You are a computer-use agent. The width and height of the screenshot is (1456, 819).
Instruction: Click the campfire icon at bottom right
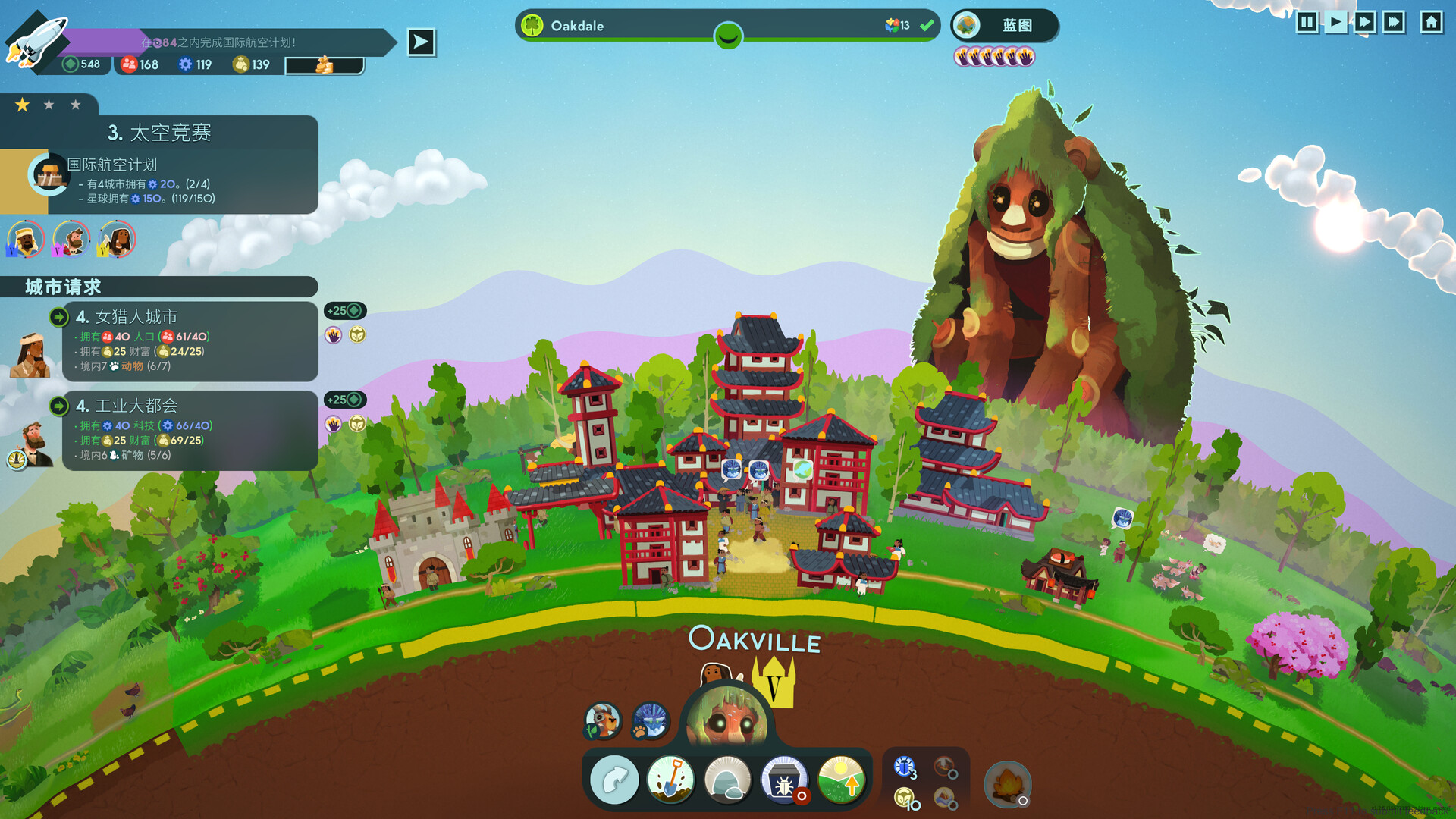tap(1009, 785)
